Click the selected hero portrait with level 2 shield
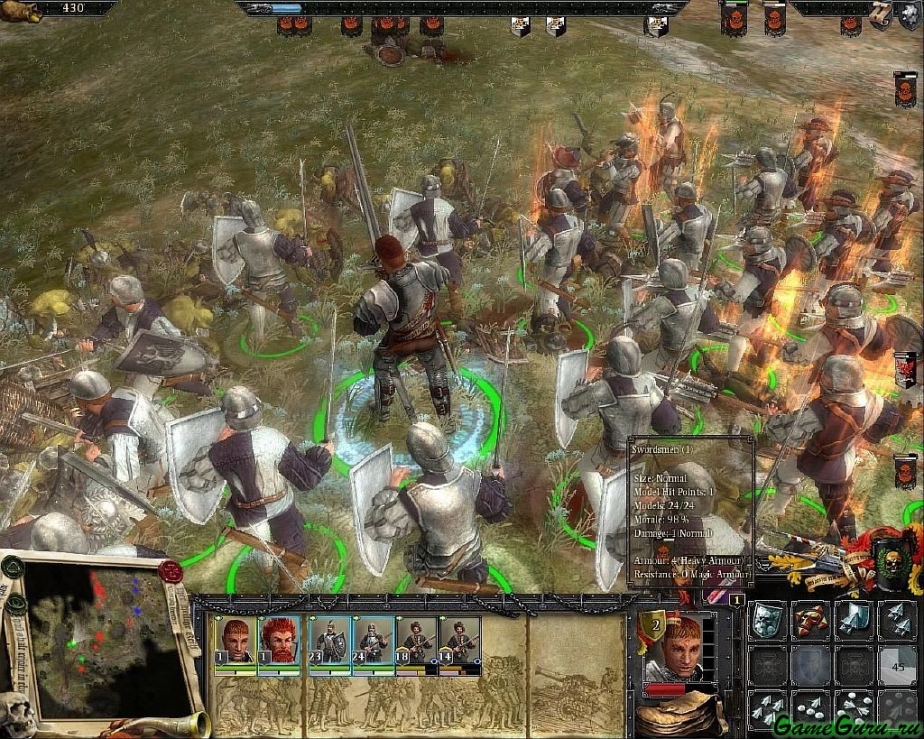 point(681,649)
